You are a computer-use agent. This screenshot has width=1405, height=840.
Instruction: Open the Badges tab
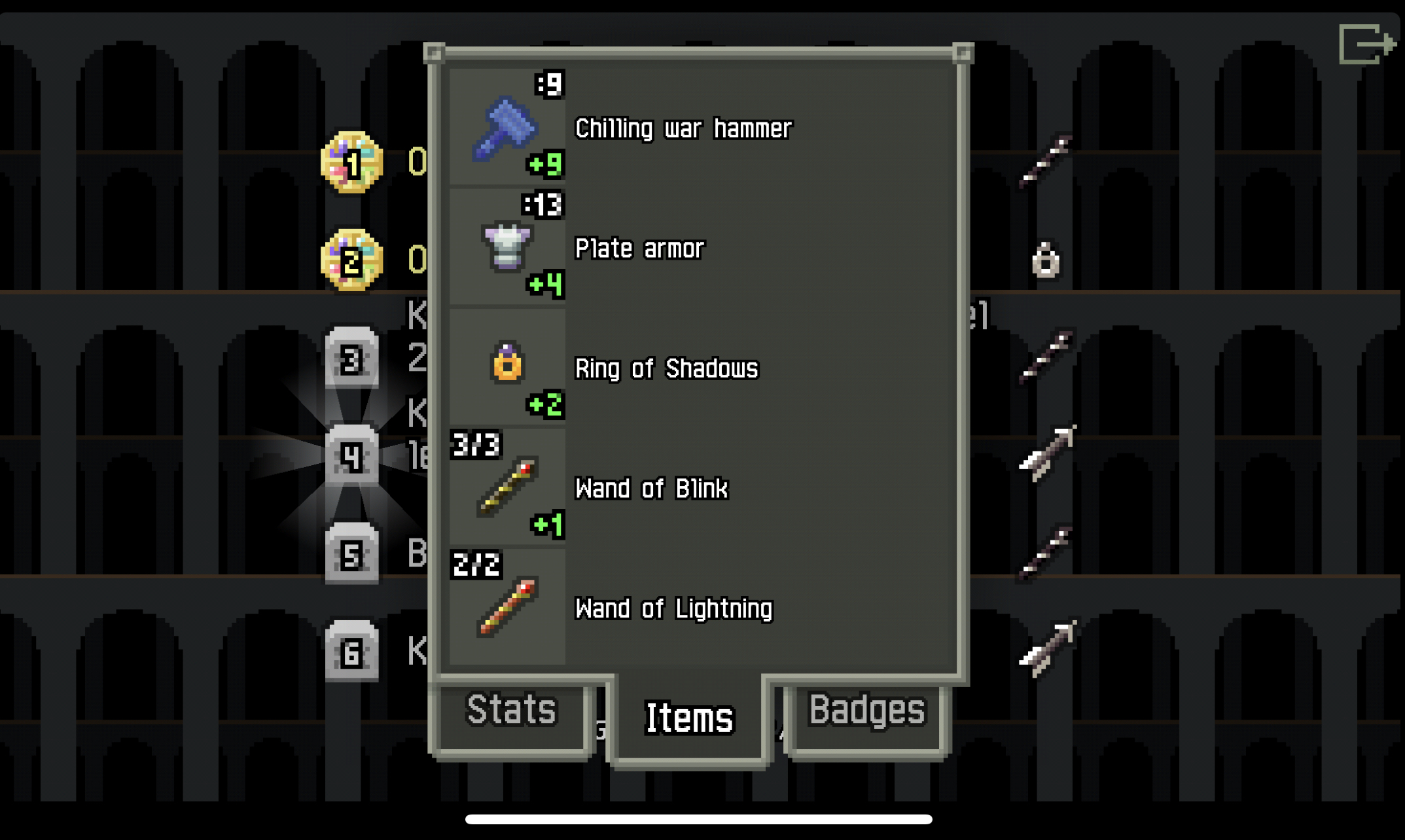pos(867,711)
